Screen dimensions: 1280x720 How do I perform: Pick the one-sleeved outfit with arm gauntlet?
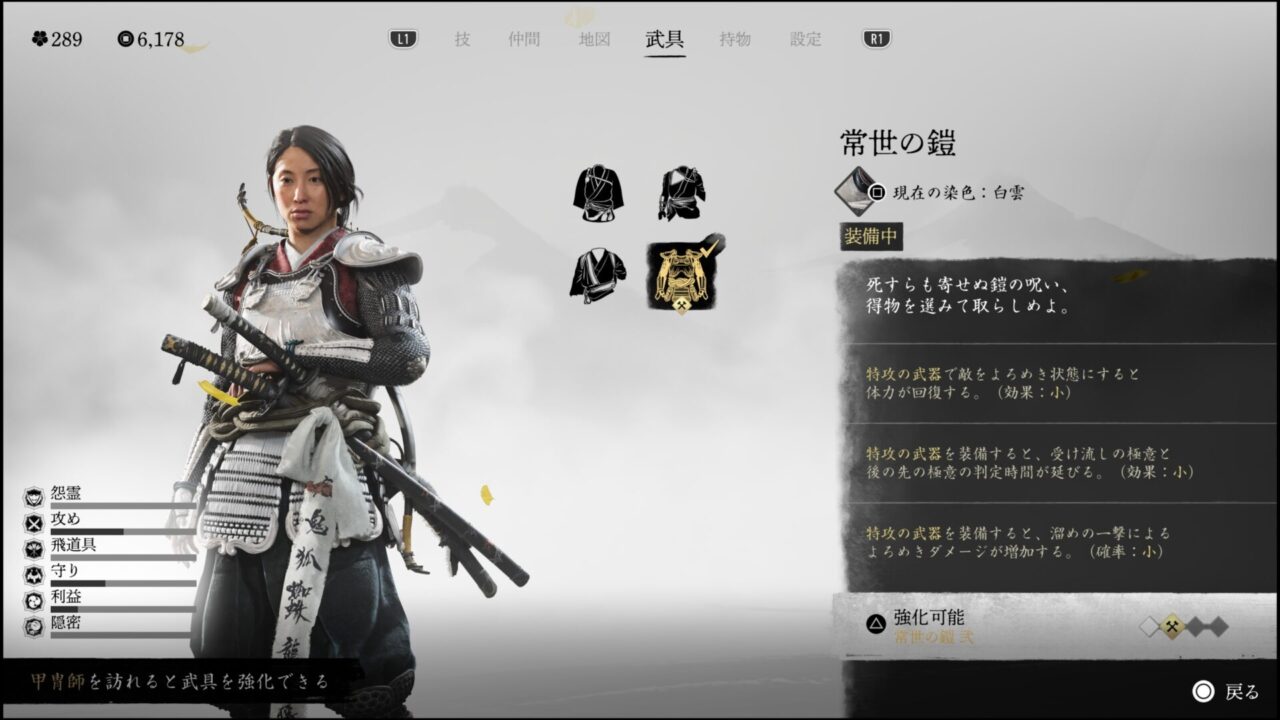[683, 193]
